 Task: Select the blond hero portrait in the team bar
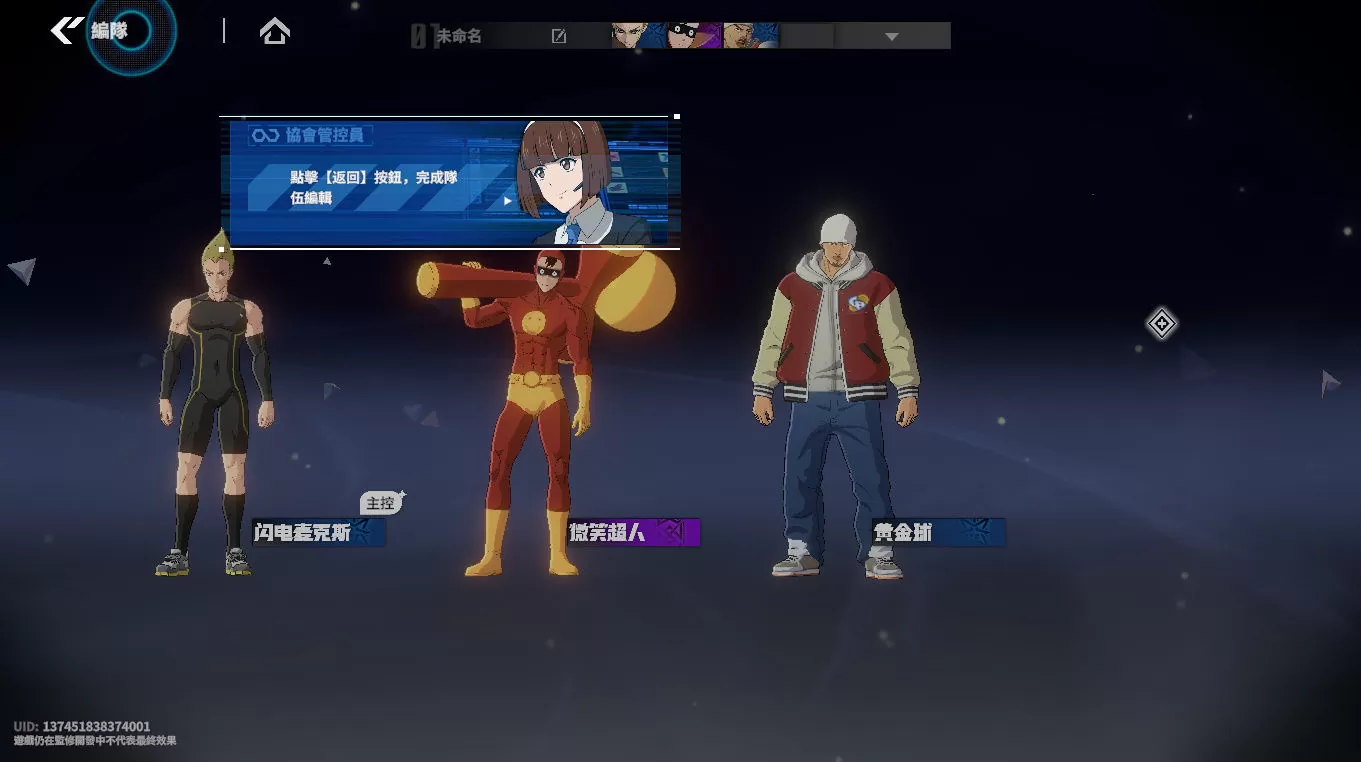(638, 36)
